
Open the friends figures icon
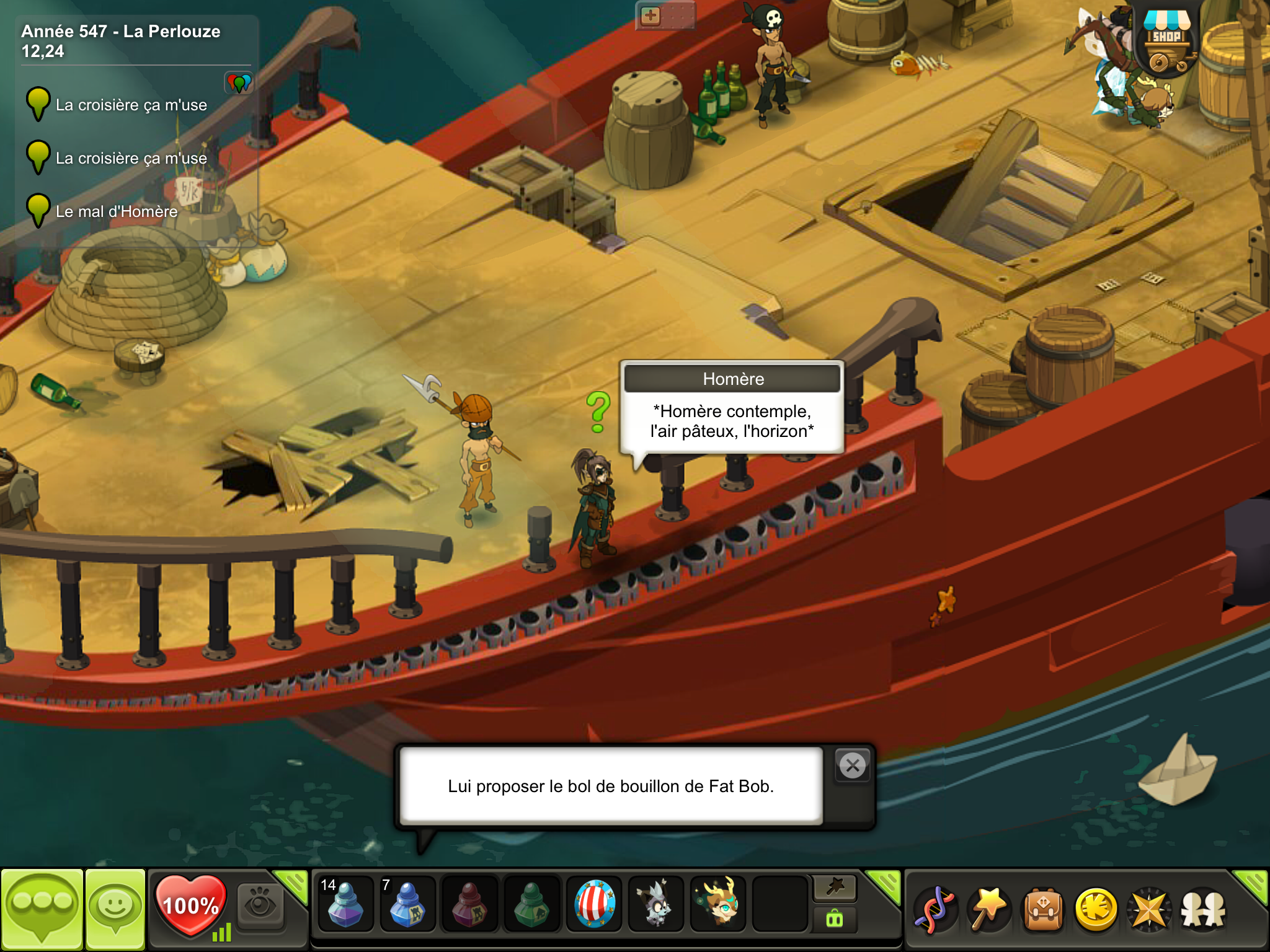[x=1203, y=910]
